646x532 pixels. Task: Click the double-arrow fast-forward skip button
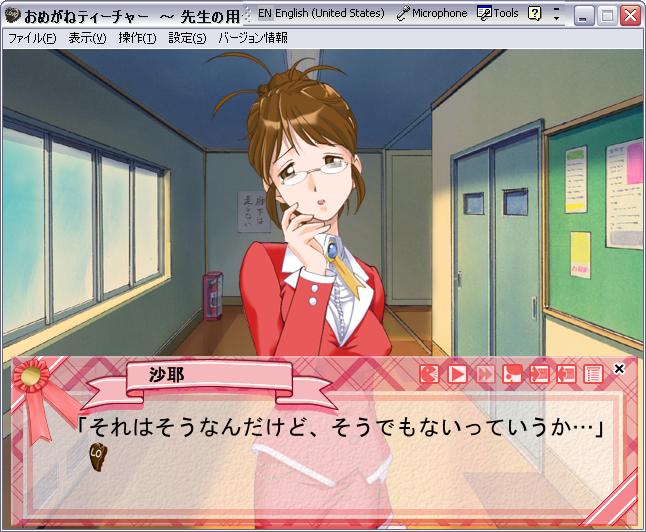coord(485,374)
